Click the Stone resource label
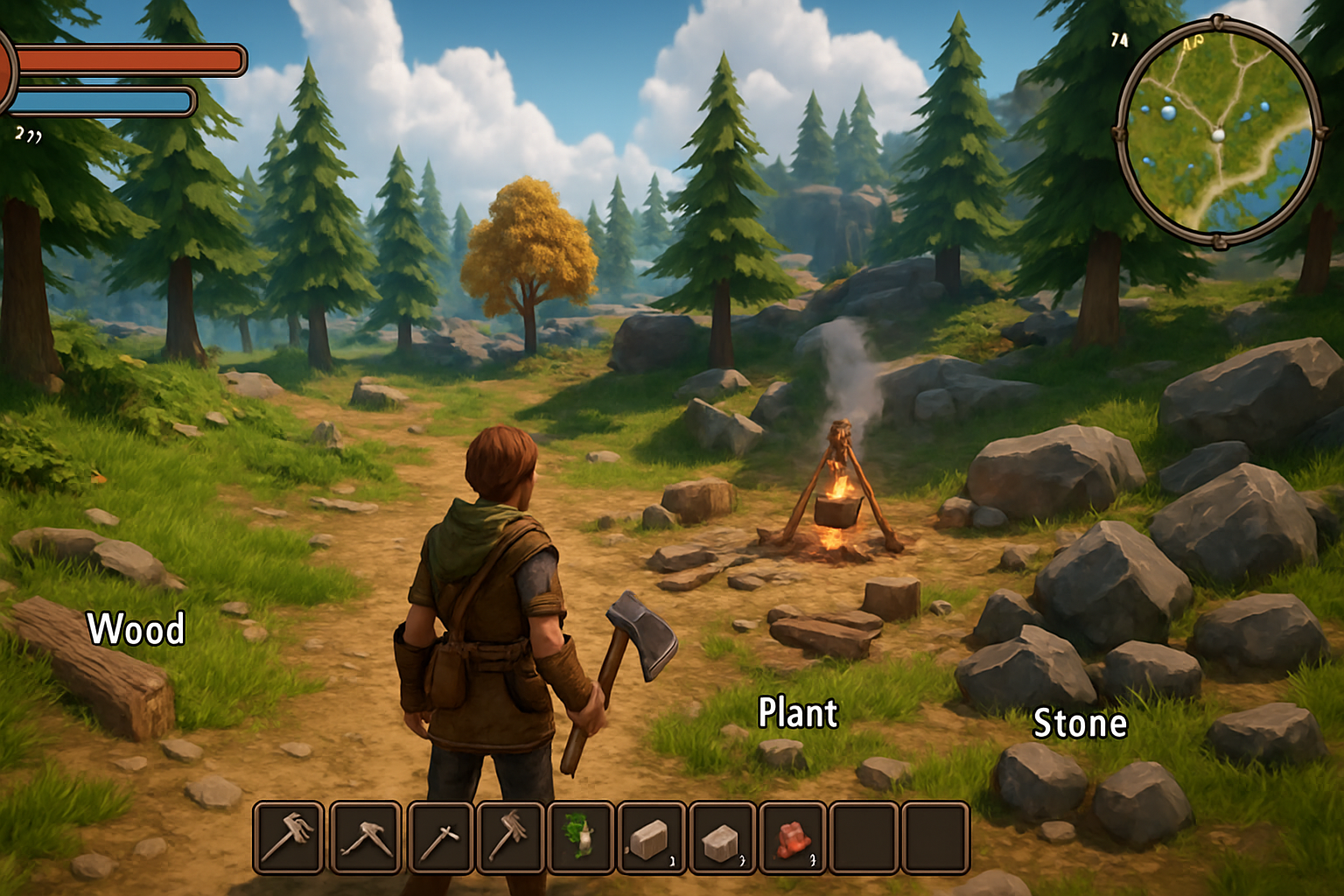 1081,723
